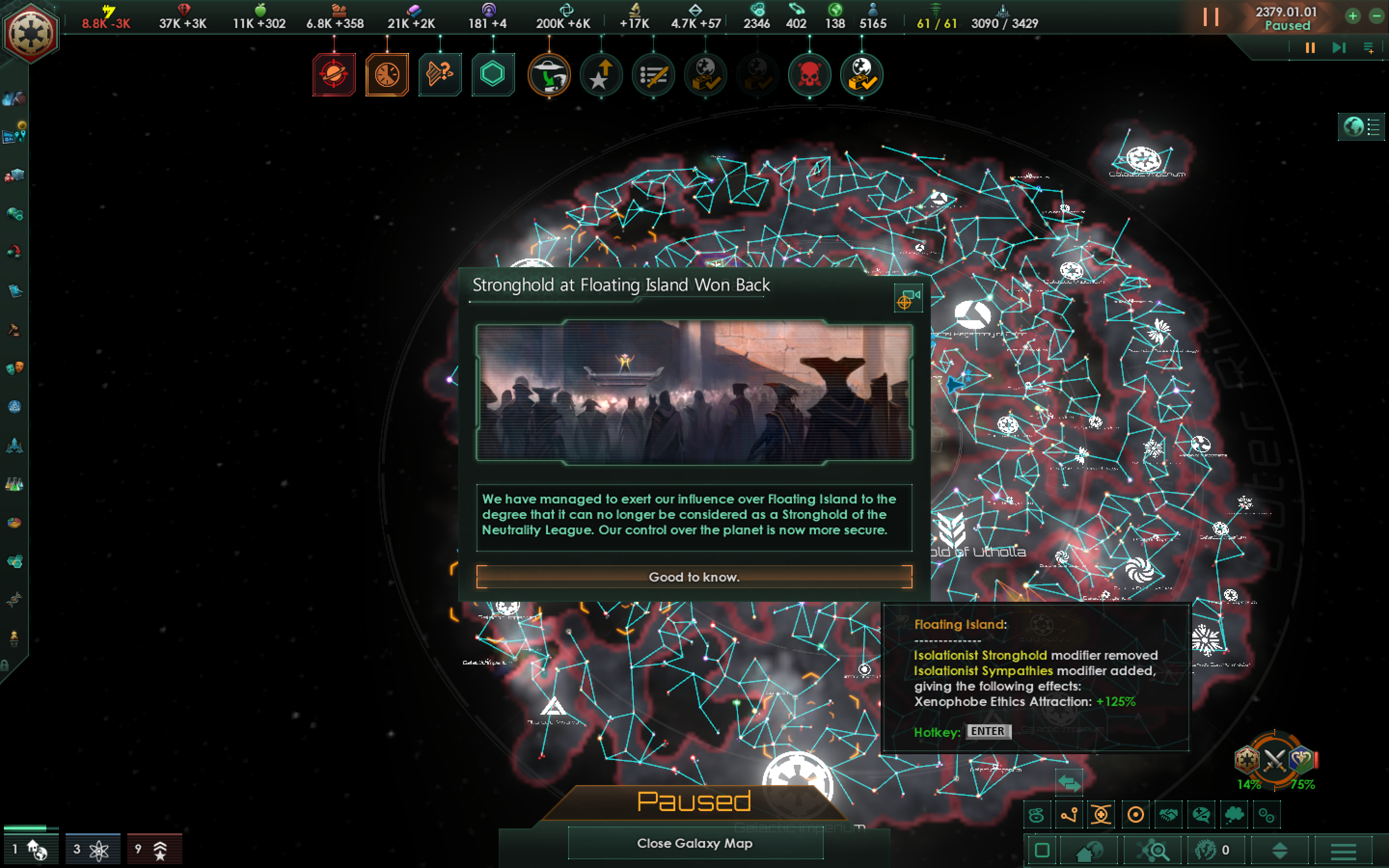Viewport: 1389px width, 868px height.
Task: Open the orange timed event clock alert
Action: pyautogui.click(x=387, y=75)
